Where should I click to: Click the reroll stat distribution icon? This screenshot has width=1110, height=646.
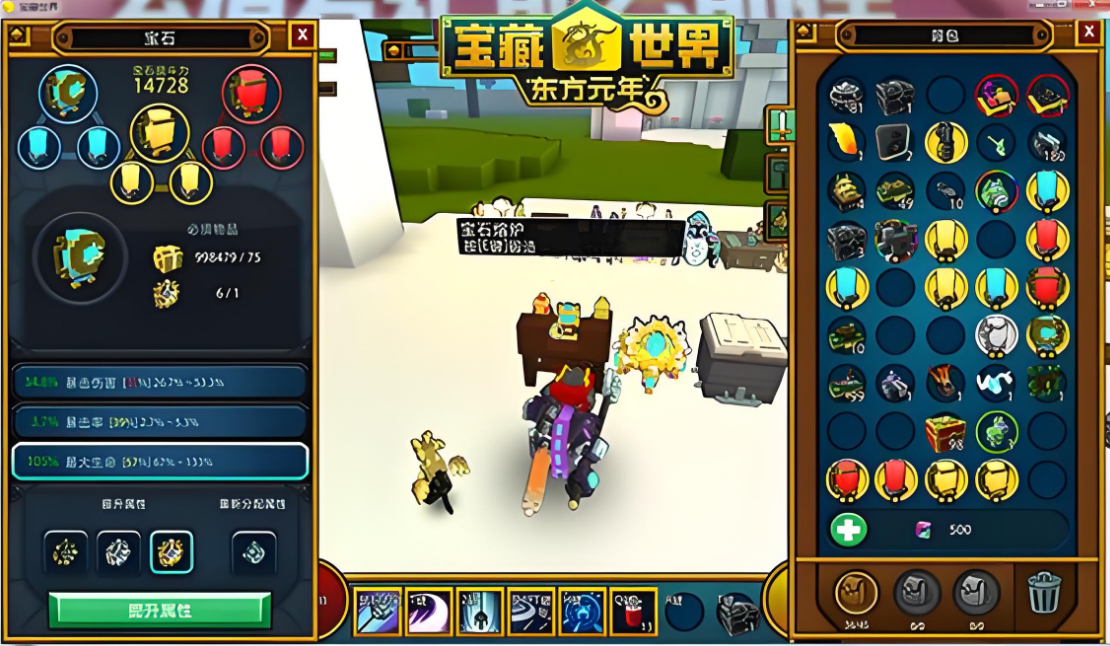(x=252, y=551)
